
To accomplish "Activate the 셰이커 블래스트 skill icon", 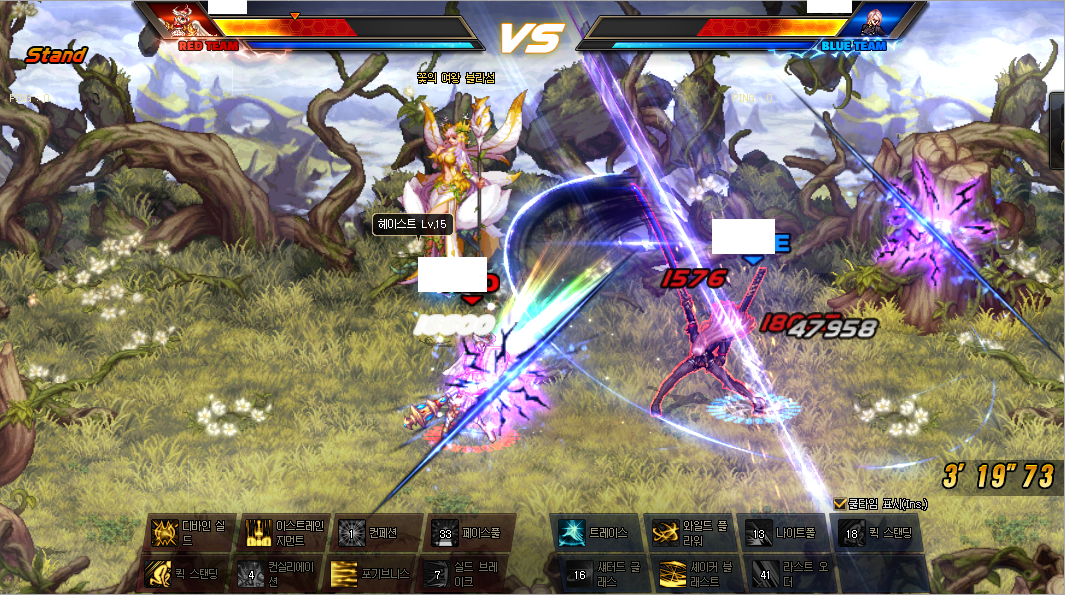I will [x=673, y=574].
